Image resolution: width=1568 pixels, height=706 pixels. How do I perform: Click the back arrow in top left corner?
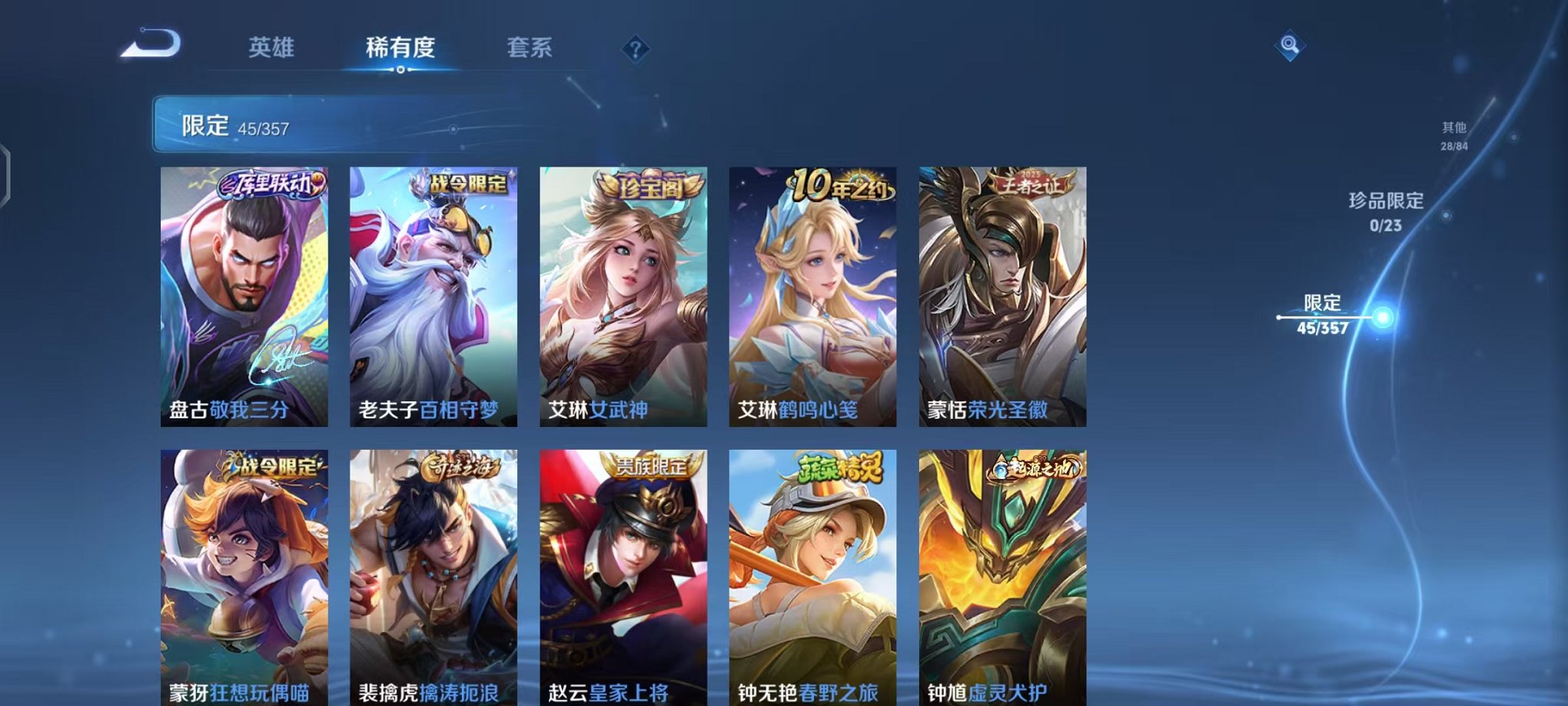pos(151,44)
